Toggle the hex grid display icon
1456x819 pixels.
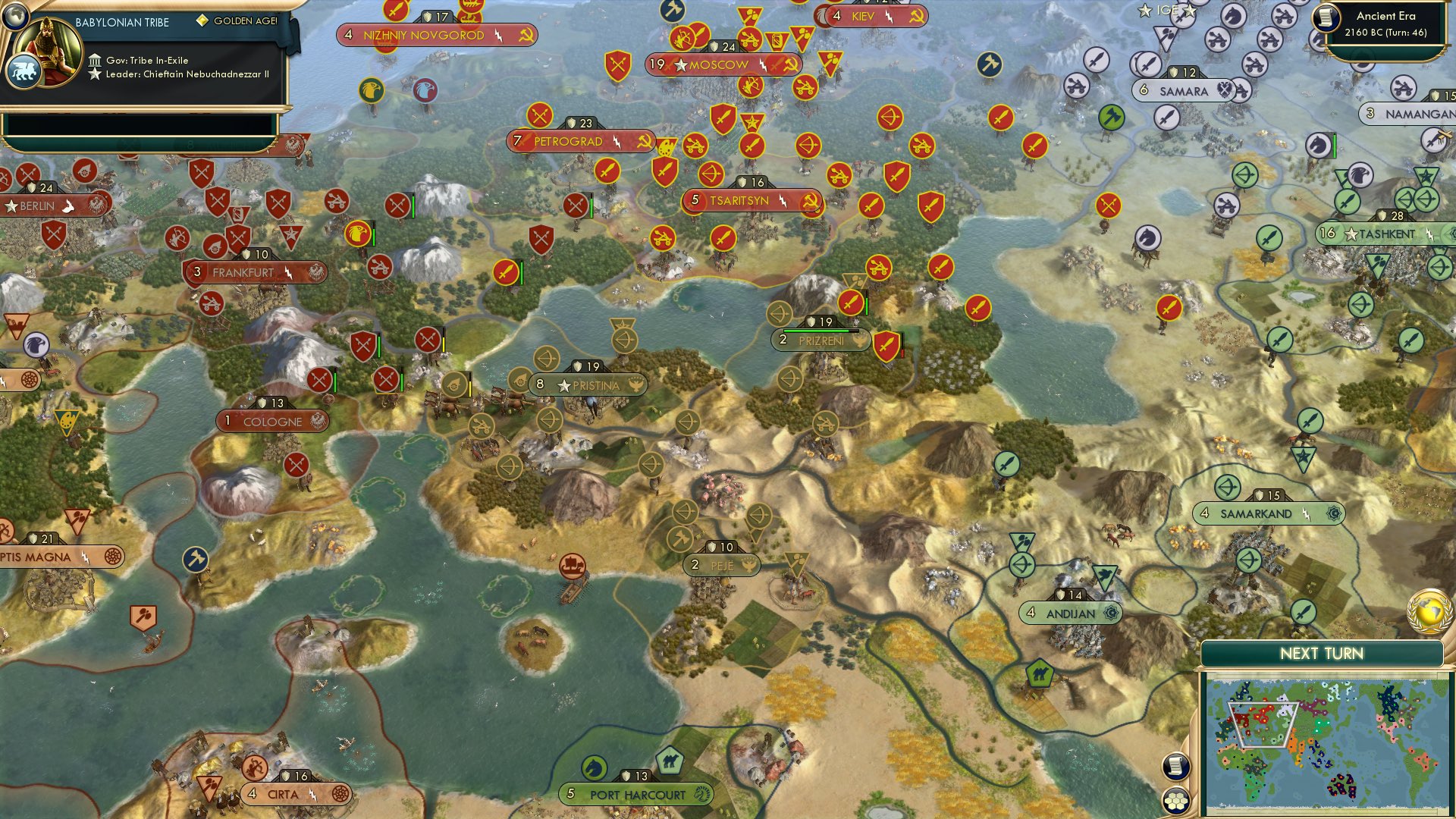point(1176,797)
